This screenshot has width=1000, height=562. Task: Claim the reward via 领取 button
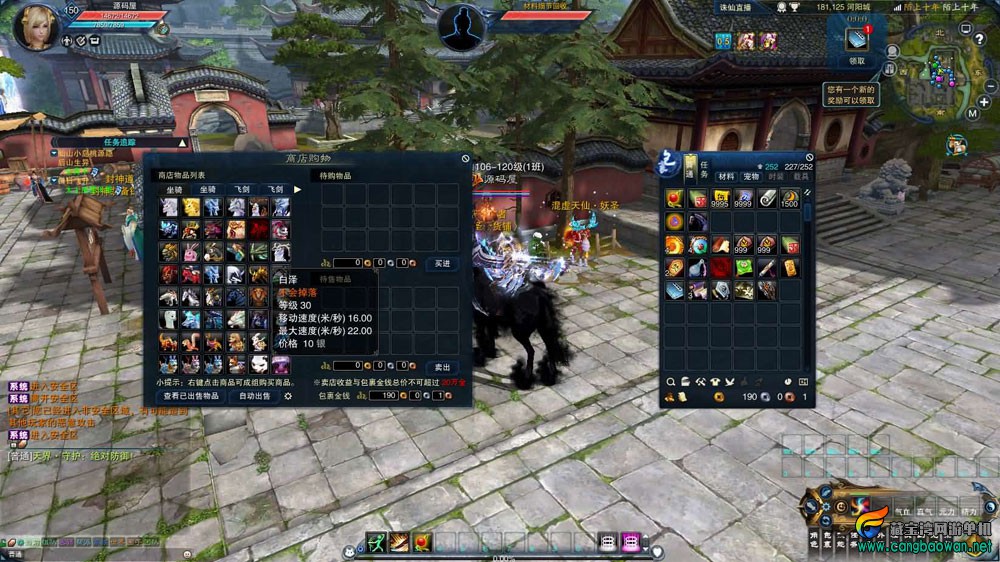tap(857, 61)
